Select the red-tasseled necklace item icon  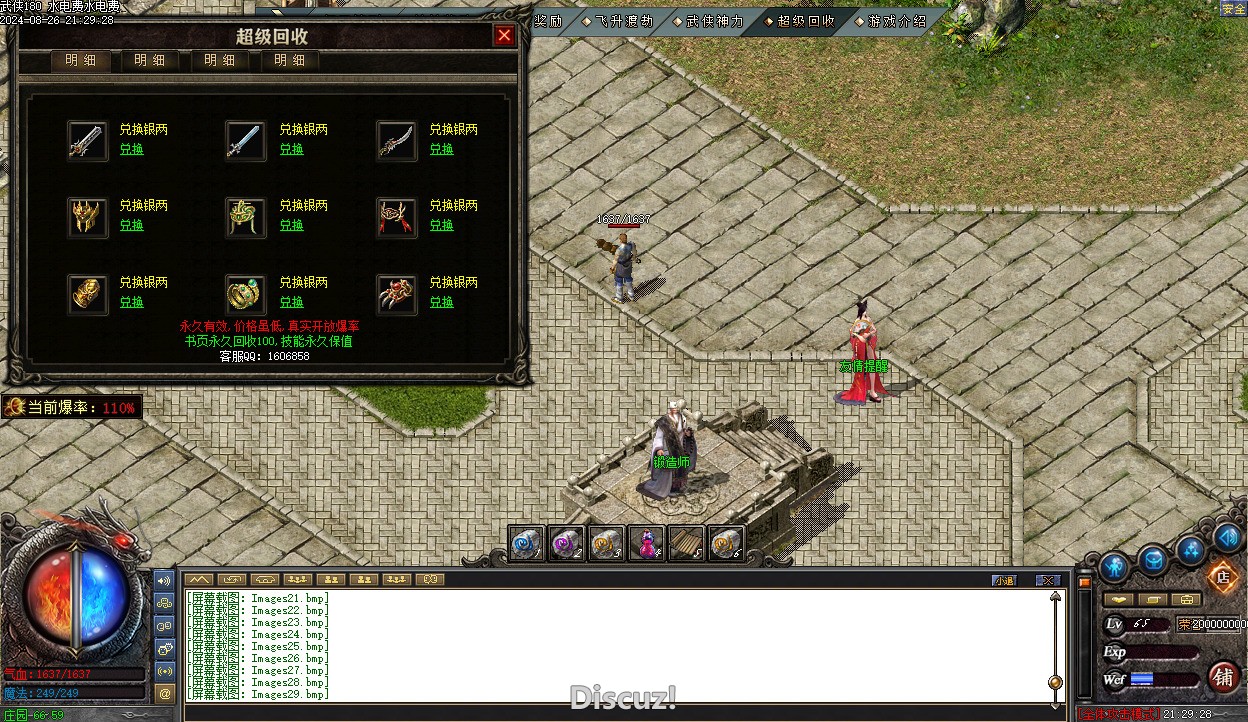(x=396, y=217)
